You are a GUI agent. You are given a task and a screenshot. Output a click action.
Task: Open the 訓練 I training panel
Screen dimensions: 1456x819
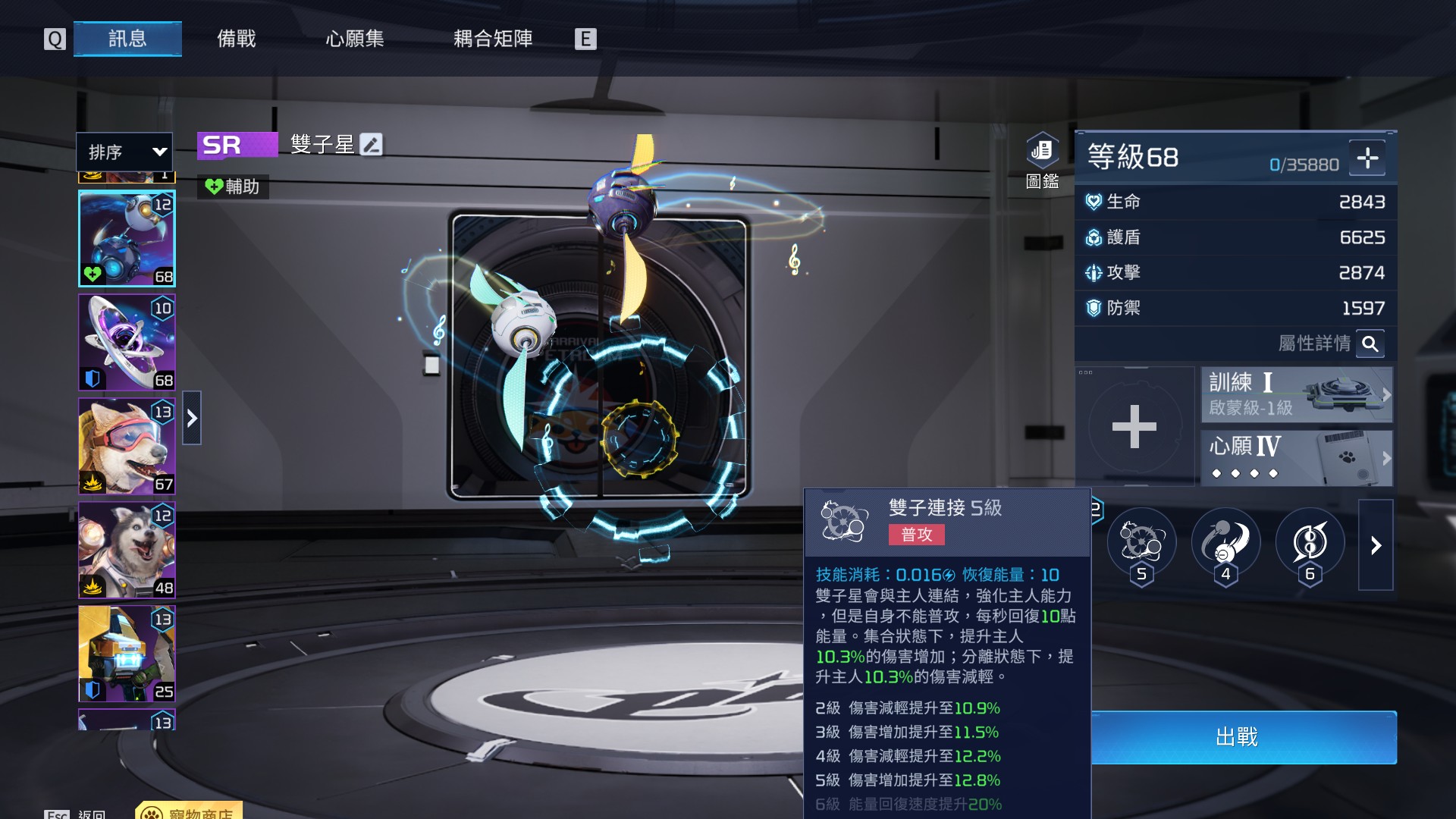coord(1297,394)
